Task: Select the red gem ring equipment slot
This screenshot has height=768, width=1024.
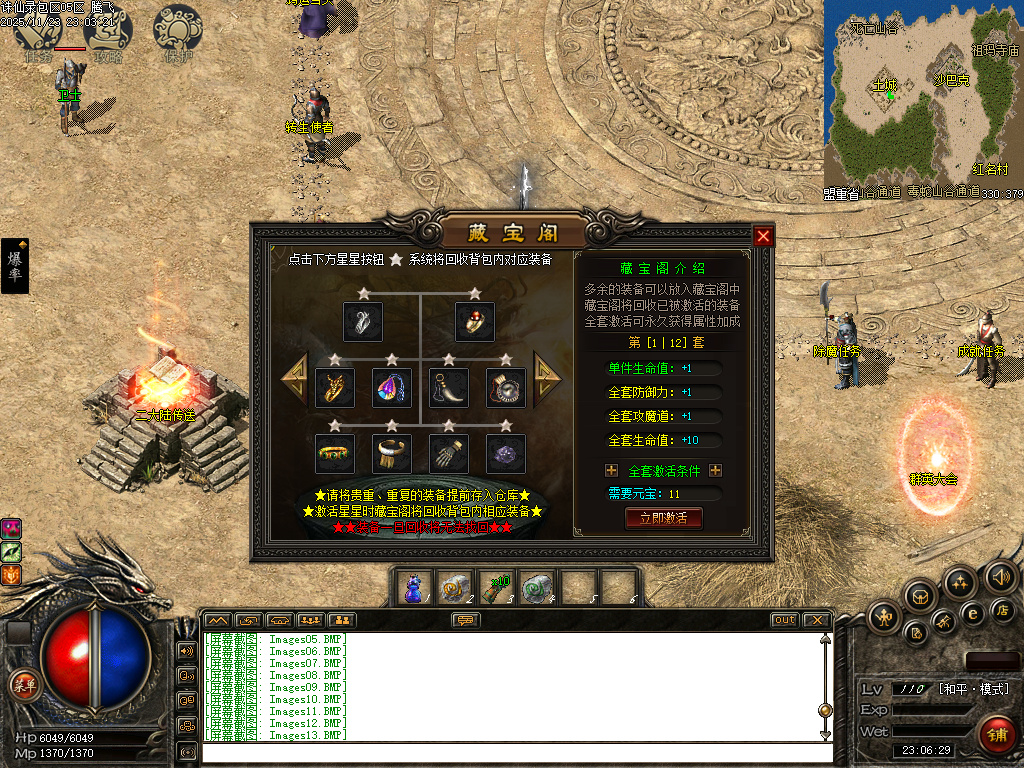Action: pos(475,322)
